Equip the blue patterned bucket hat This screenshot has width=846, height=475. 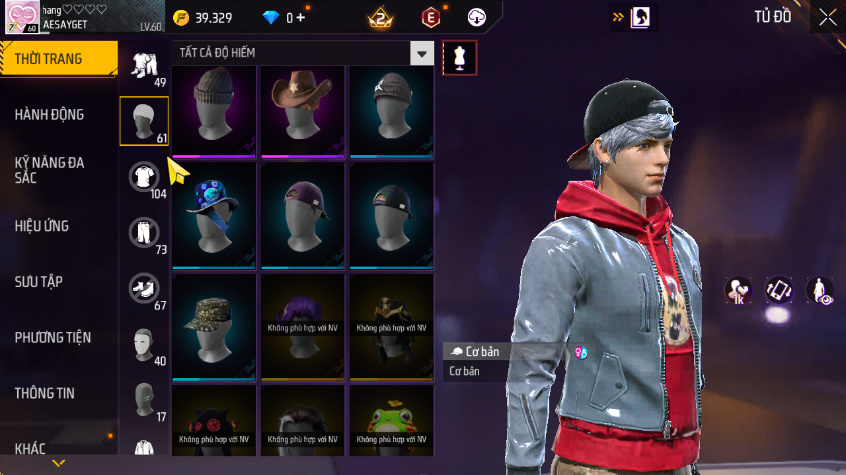pyautogui.click(x=215, y=213)
